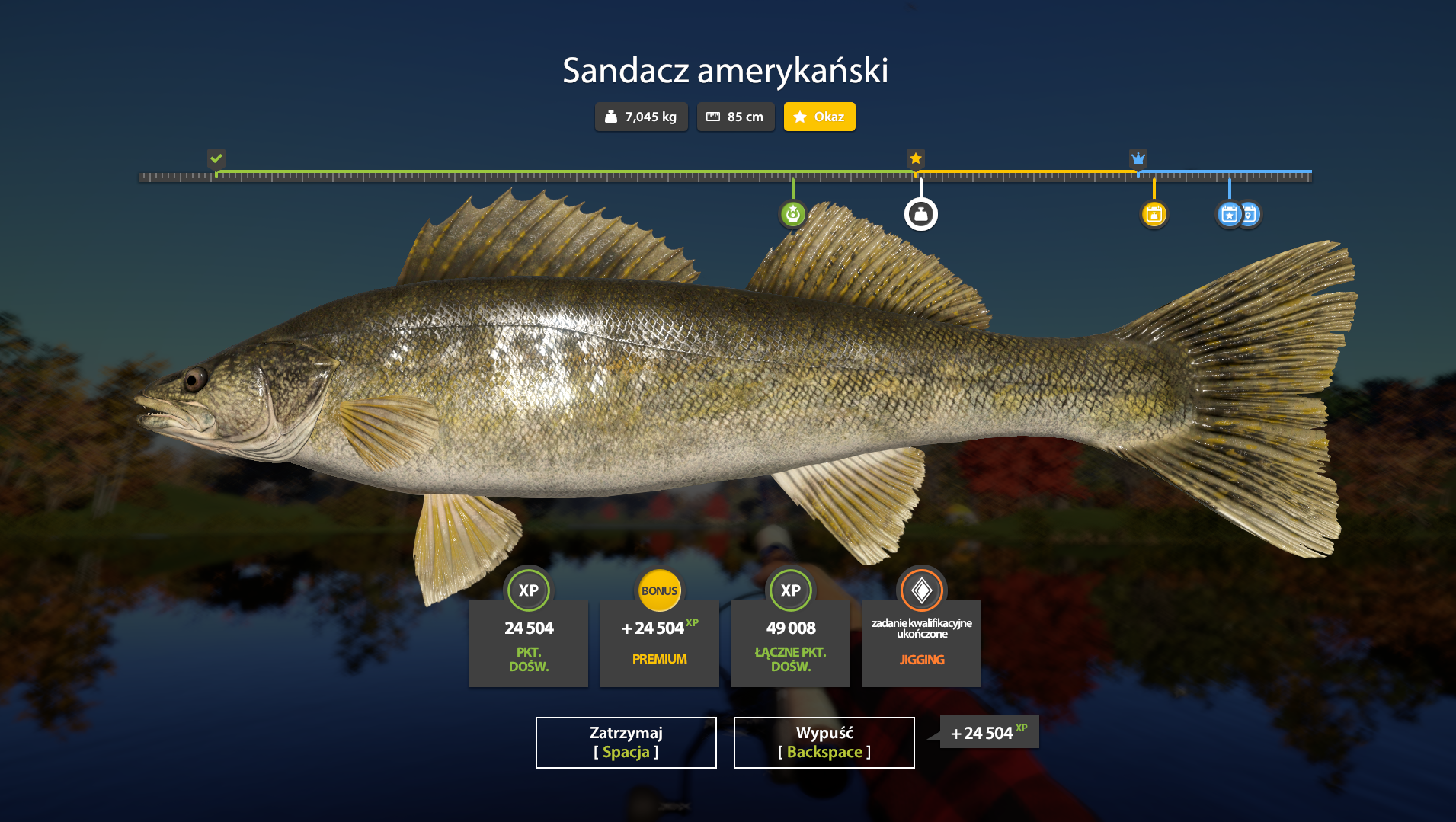Image resolution: width=1456 pixels, height=822 pixels.
Task: Click the white weight marker icon
Action: click(920, 214)
